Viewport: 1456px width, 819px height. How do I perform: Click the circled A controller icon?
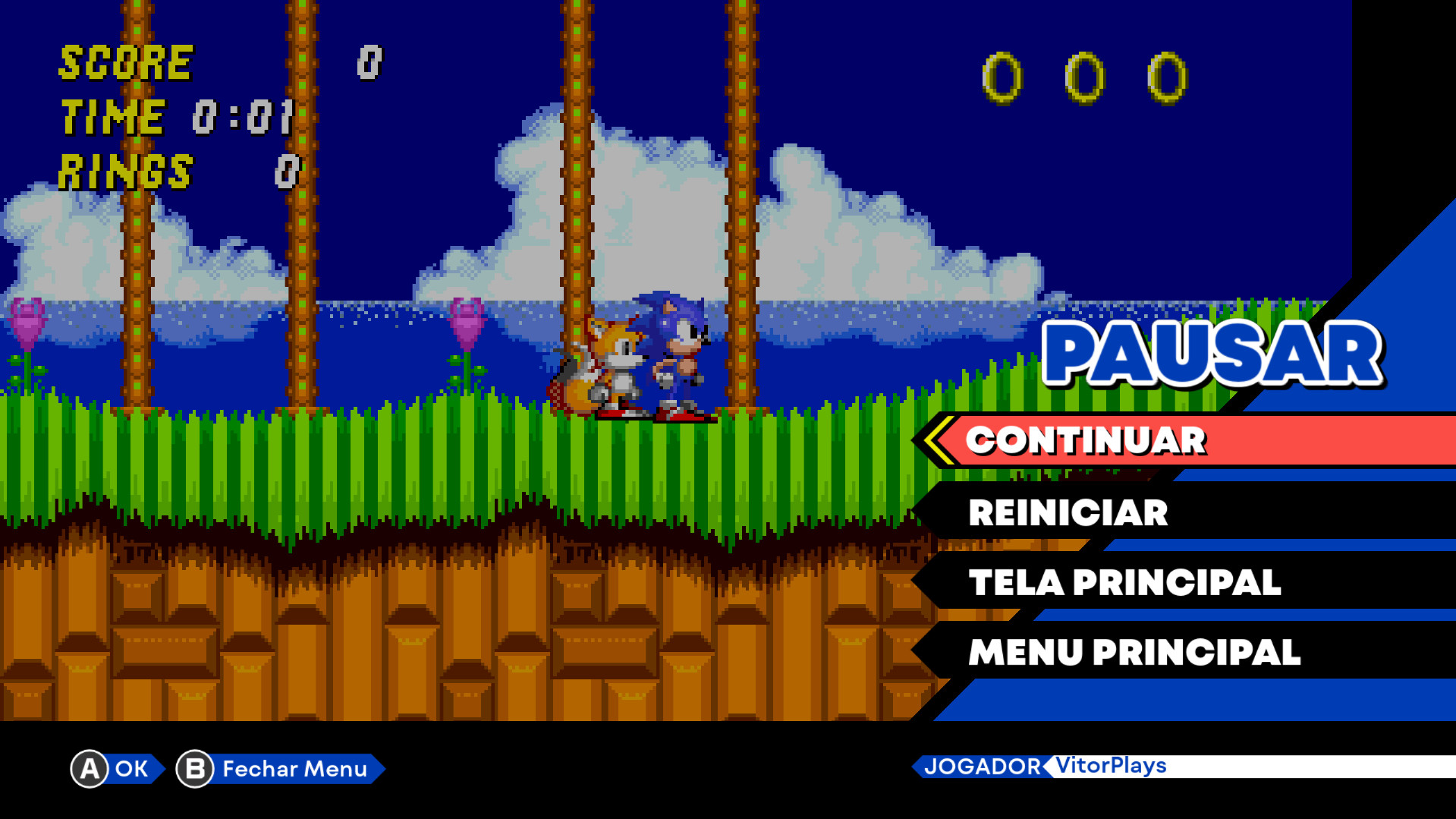point(90,769)
